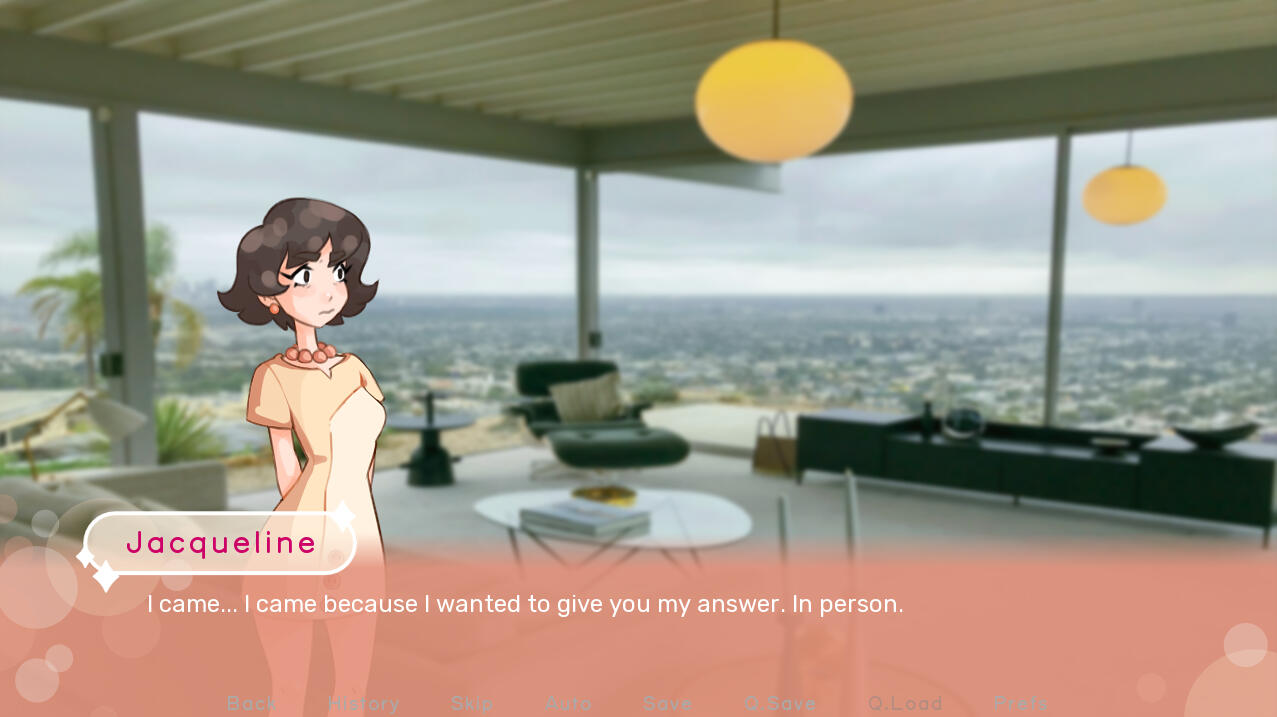The image size is (1277, 717).
Task: Open the Prefs settings menu
Action: pyautogui.click(x=1021, y=704)
